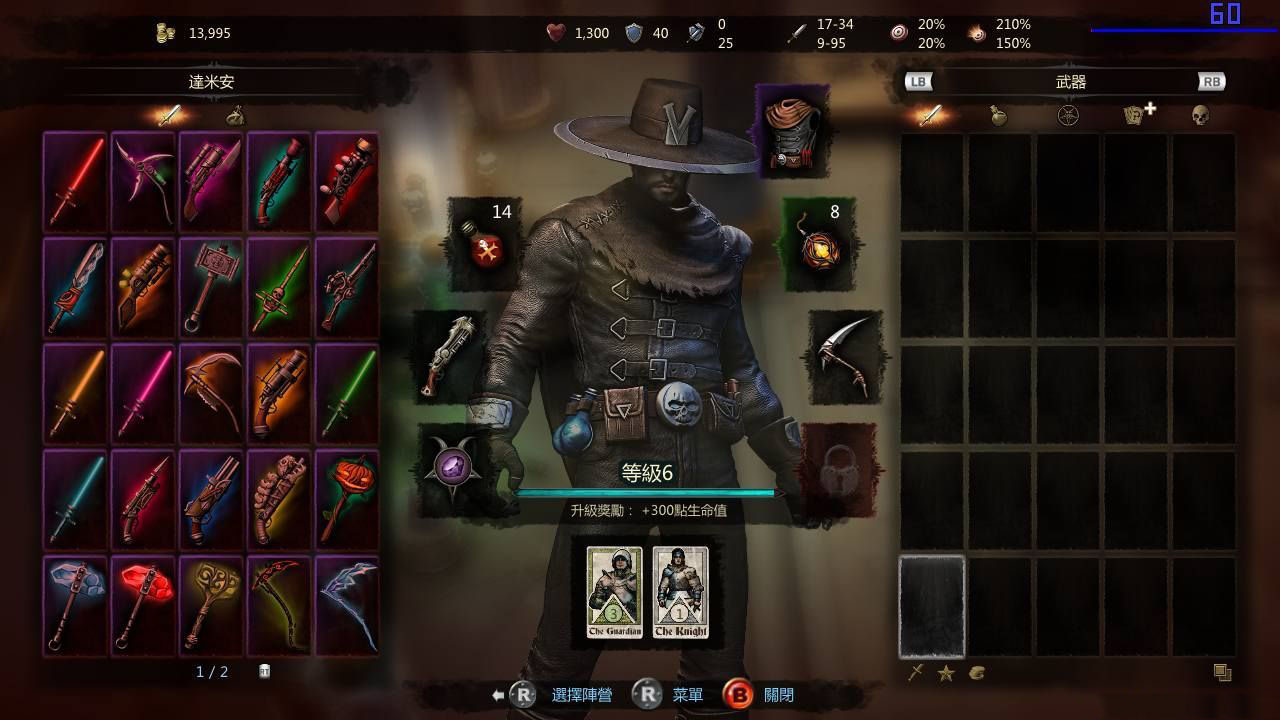Image resolution: width=1280 pixels, height=720 pixels.
Task: Click the trash icon beside the page counter
Action: [262, 673]
